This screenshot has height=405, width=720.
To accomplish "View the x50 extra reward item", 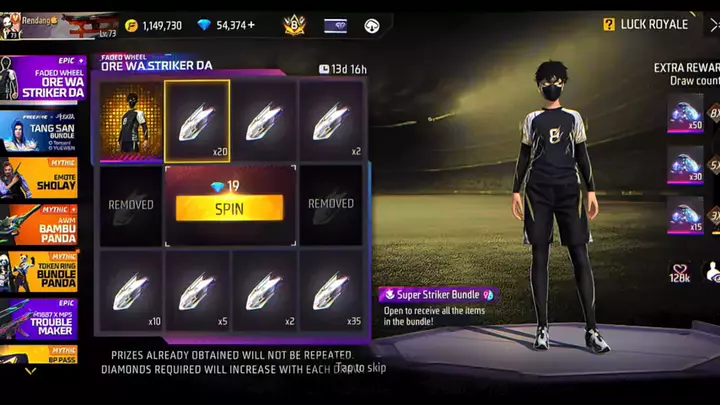I will [x=685, y=113].
